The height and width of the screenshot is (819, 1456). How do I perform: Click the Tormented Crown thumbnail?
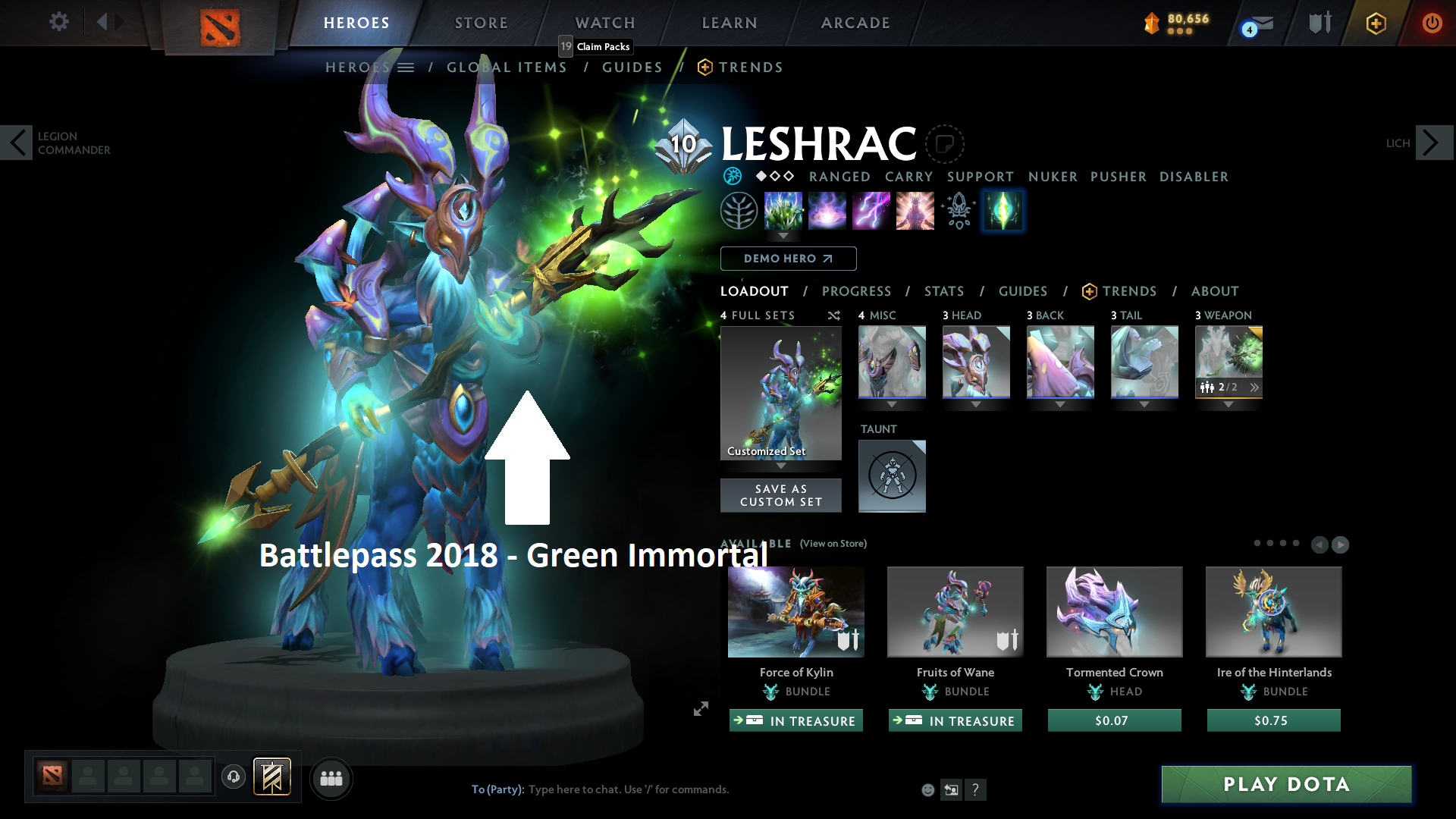(1114, 612)
